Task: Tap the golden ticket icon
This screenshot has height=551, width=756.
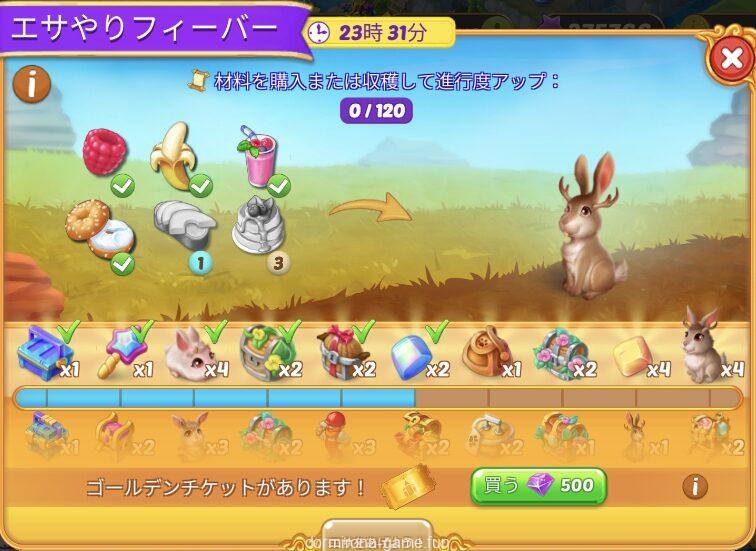Action: [x=407, y=487]
